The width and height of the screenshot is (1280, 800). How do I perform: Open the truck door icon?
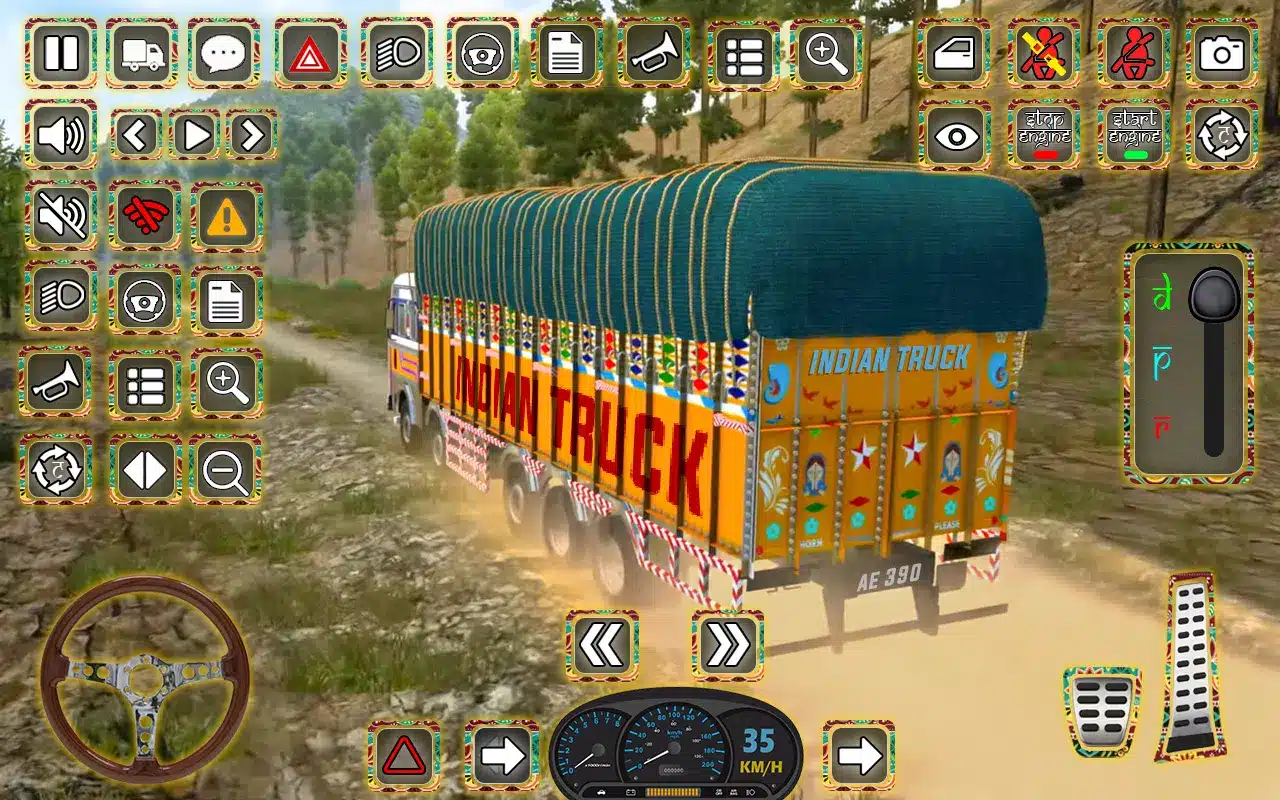[955, 53]
